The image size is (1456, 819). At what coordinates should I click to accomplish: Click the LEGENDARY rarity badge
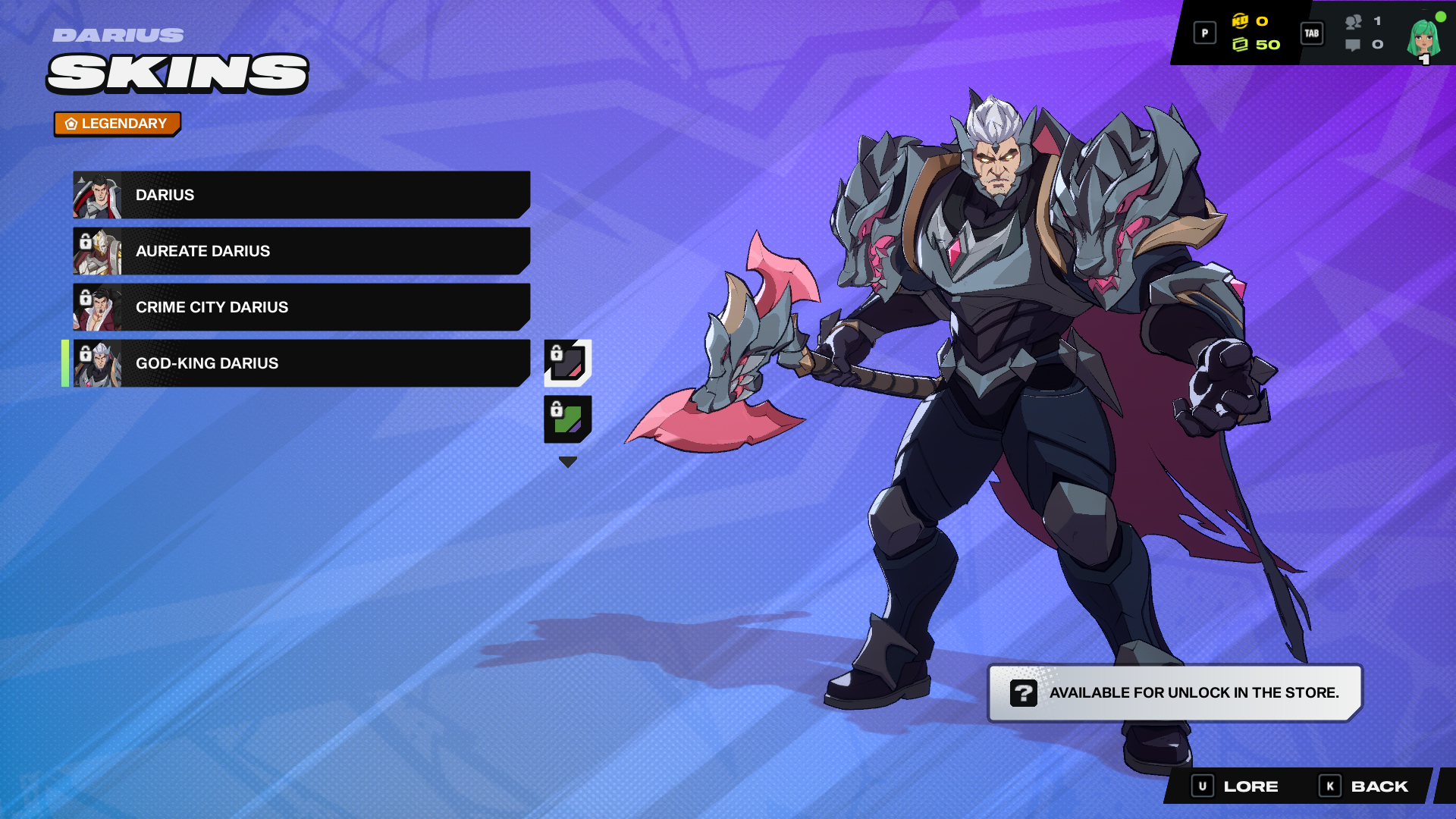coord(118,124)
